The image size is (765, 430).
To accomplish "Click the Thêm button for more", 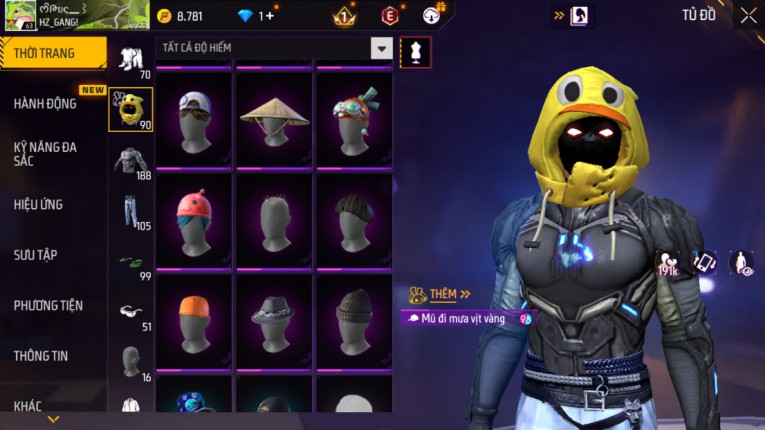I will 450,294.
